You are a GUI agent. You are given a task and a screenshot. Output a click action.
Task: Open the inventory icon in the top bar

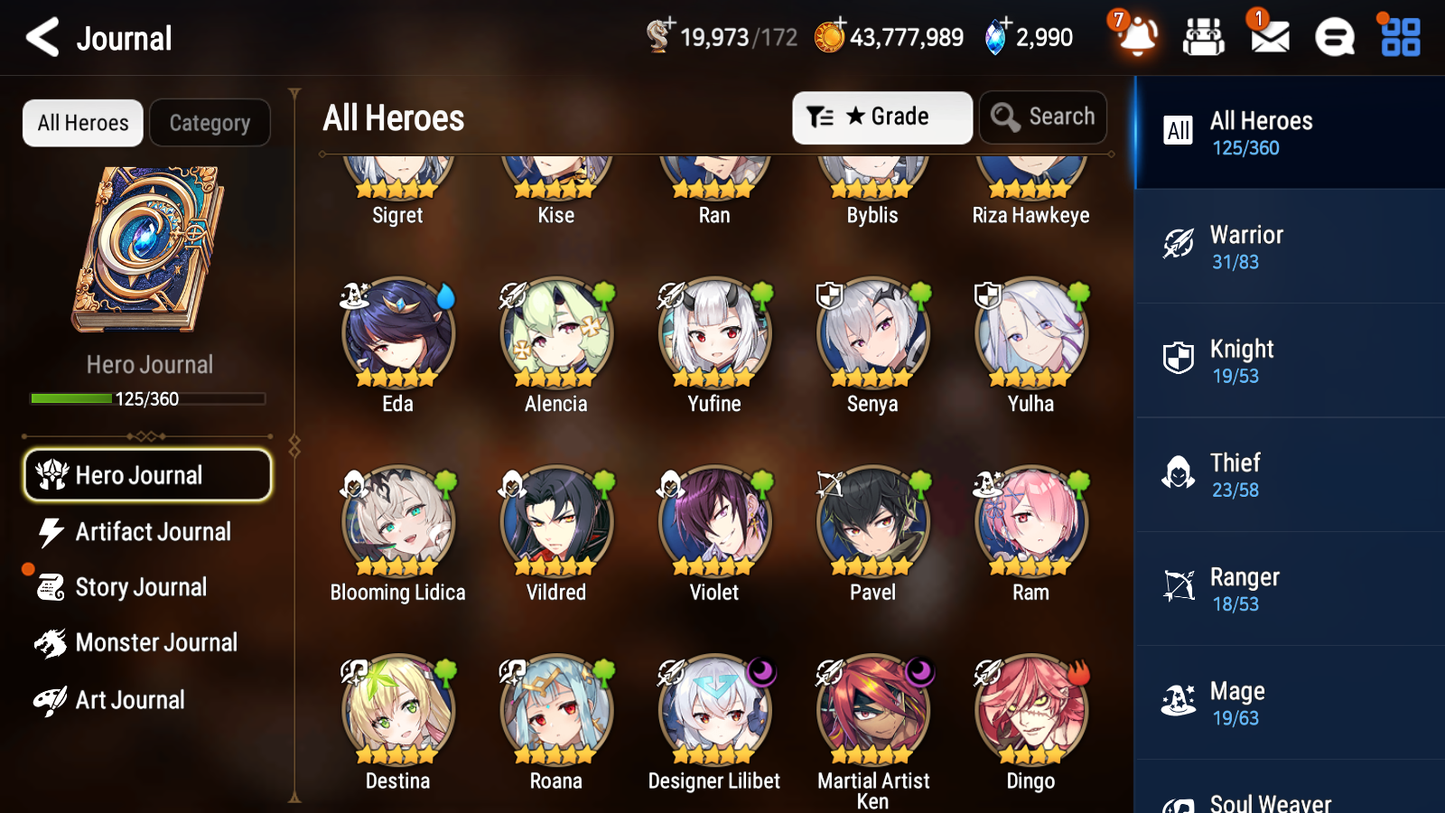click(x=1202, y=37)
